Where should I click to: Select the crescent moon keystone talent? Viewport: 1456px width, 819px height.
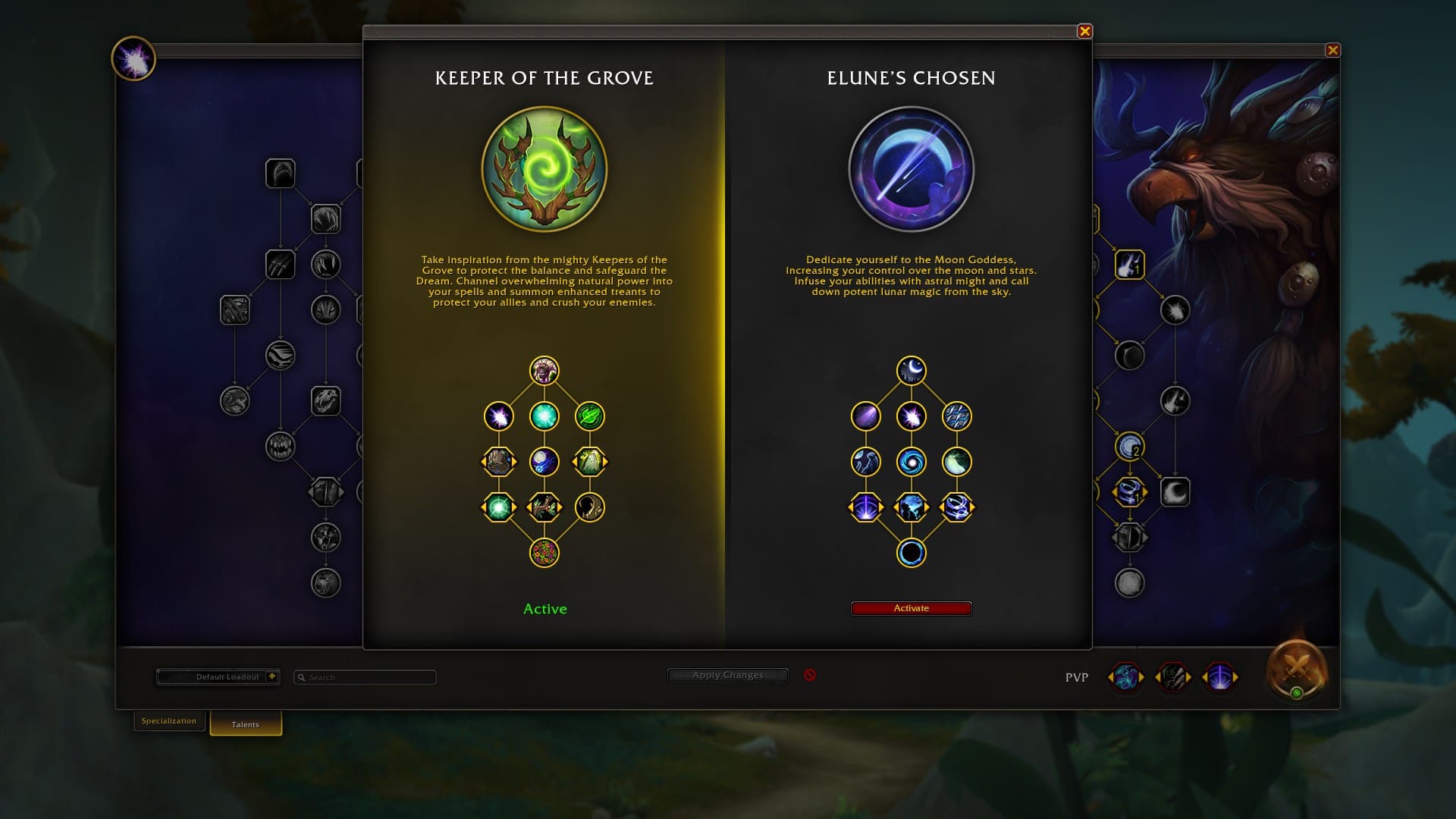point(911,371)
